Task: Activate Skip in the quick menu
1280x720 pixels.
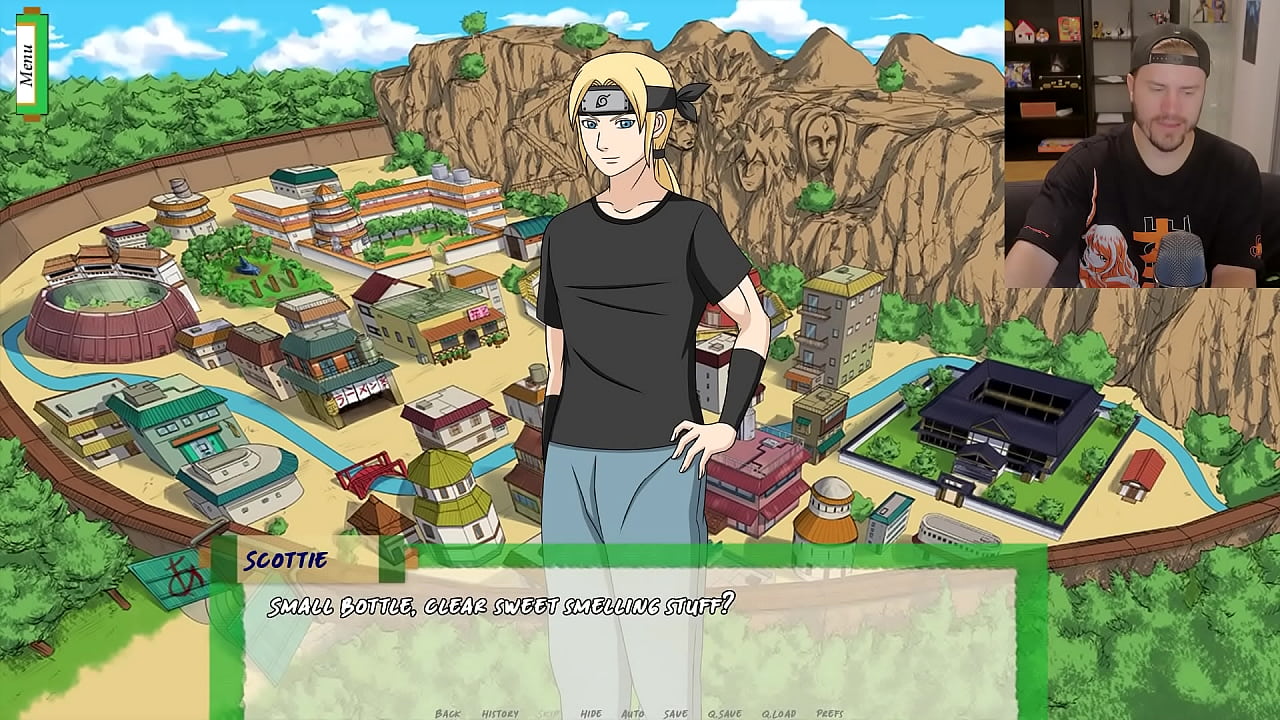Action: (549, 713)
